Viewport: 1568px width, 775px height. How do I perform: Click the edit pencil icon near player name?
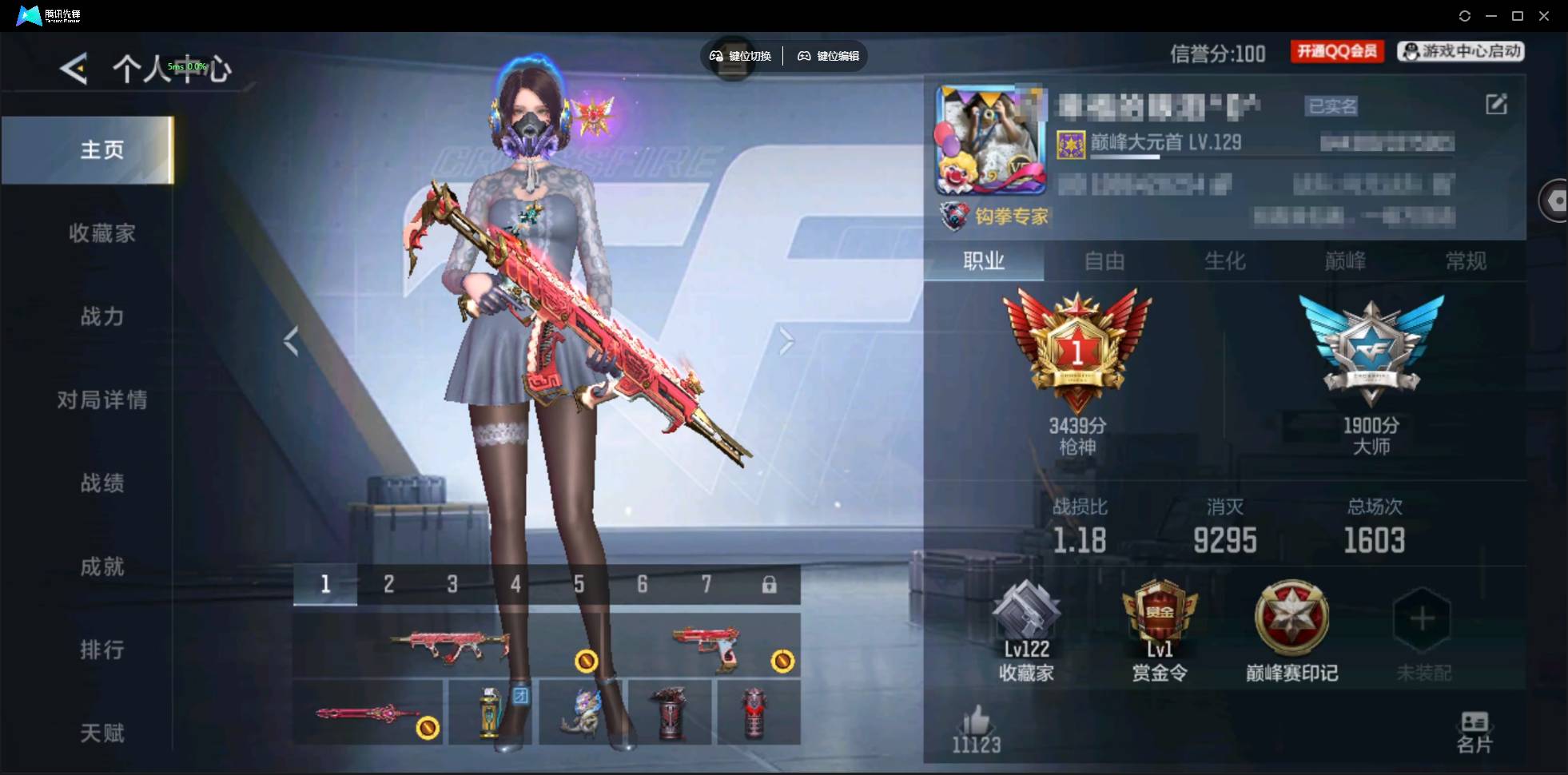point(1497,104)
